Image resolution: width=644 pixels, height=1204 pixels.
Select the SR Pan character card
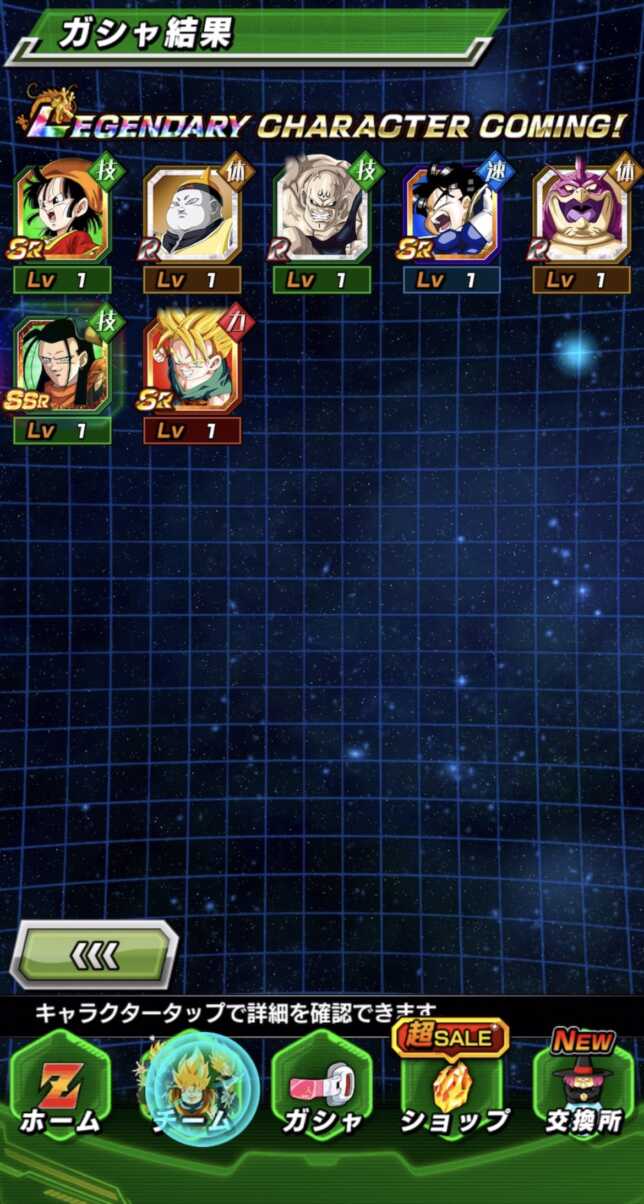tap(62, 213)
